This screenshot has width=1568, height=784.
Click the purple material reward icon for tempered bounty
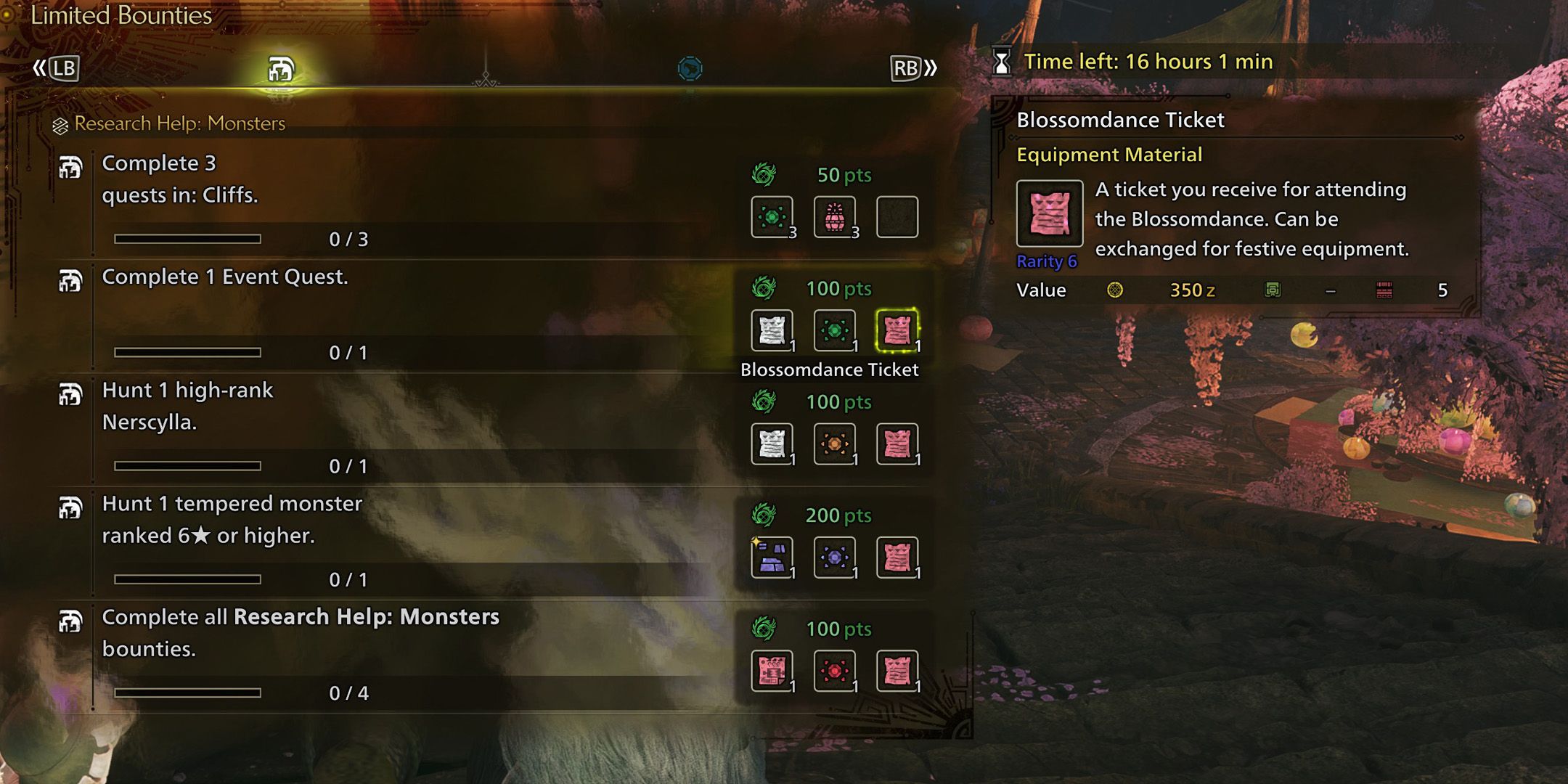click(772, 557)
